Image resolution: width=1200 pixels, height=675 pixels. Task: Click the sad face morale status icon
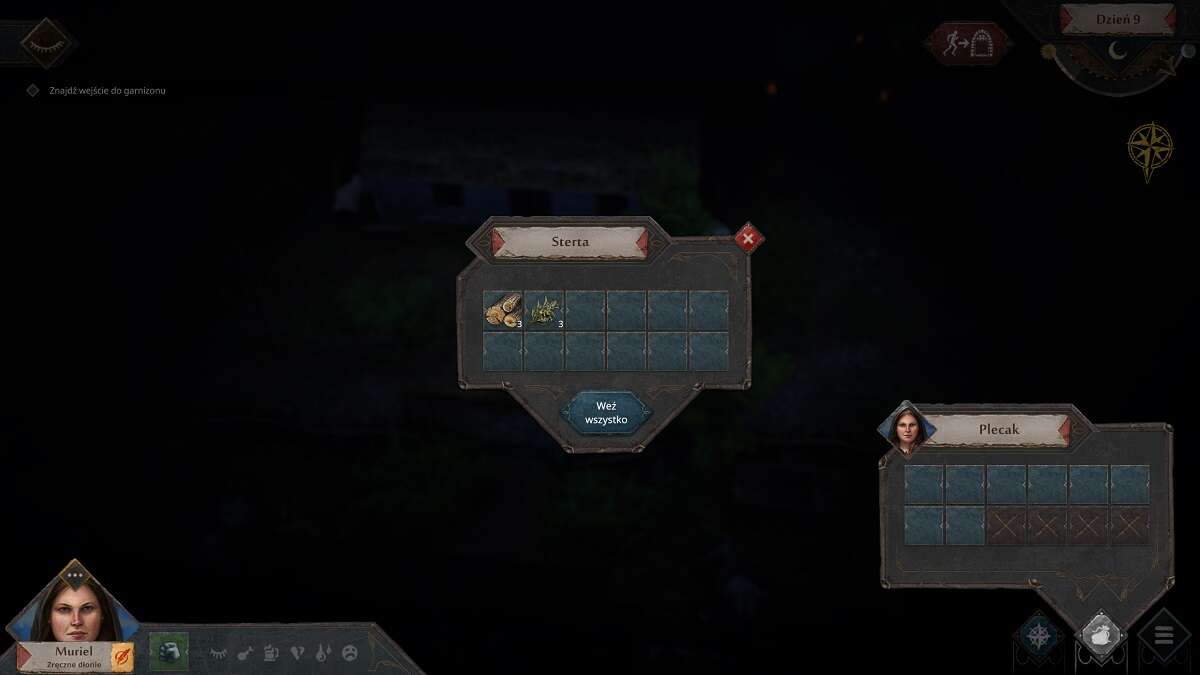(x=350, y=653)
